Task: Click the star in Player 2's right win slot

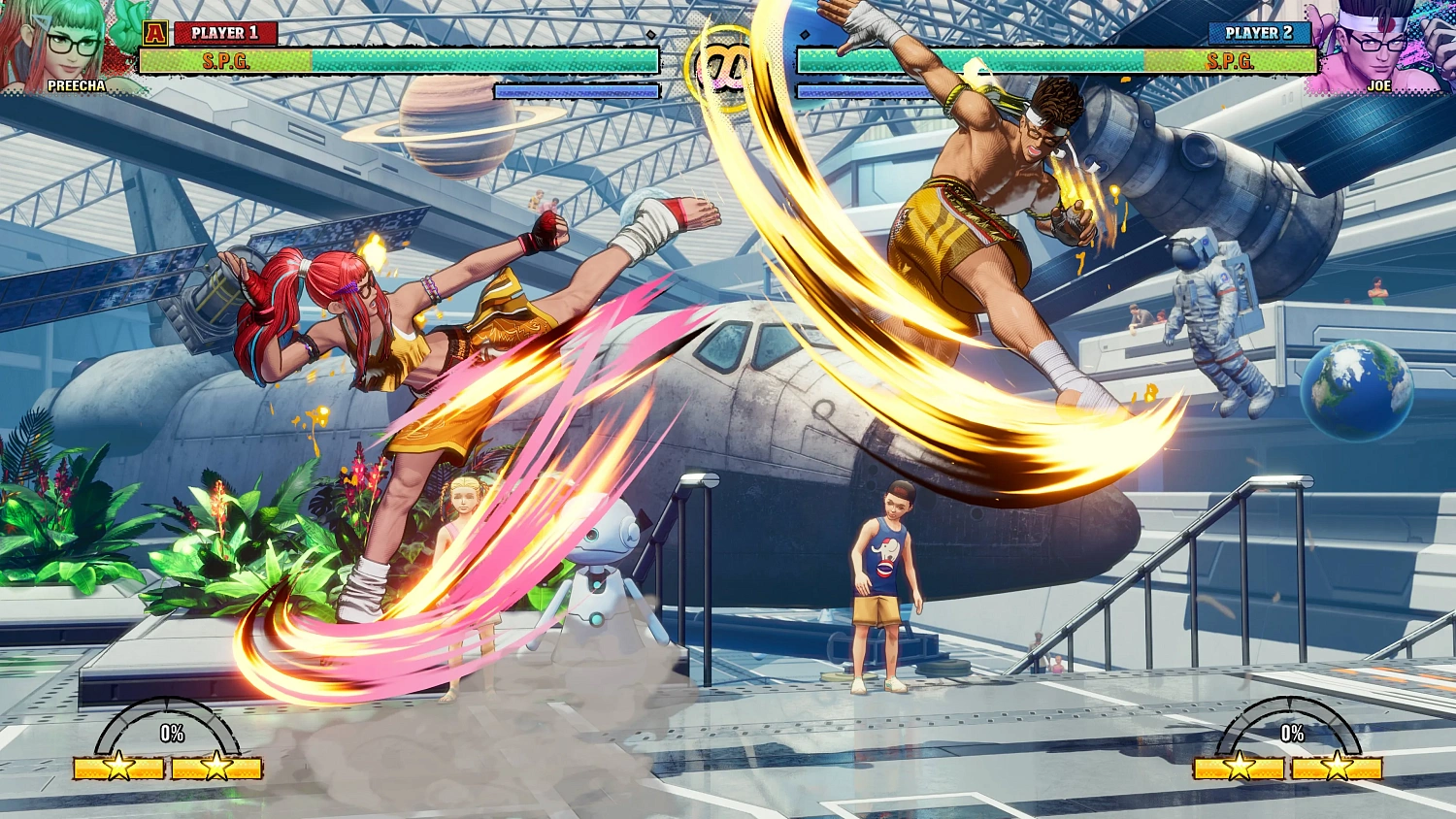Action: pyautogui.click(x=1340, y=766)
